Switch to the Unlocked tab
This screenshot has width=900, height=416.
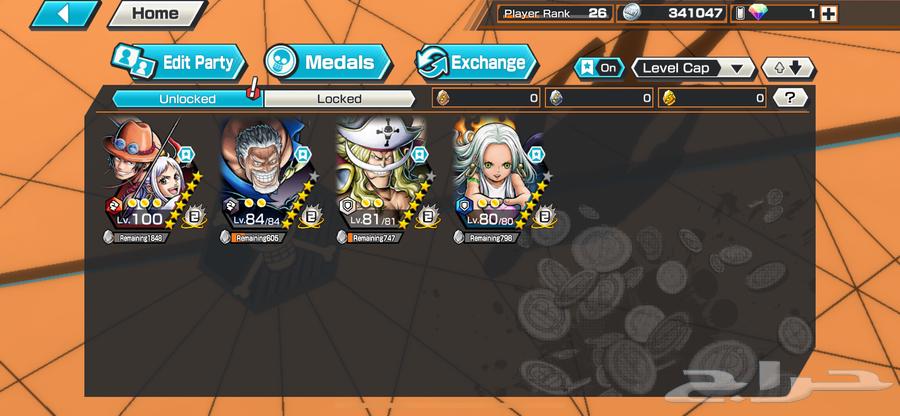(x=186, y=98)
